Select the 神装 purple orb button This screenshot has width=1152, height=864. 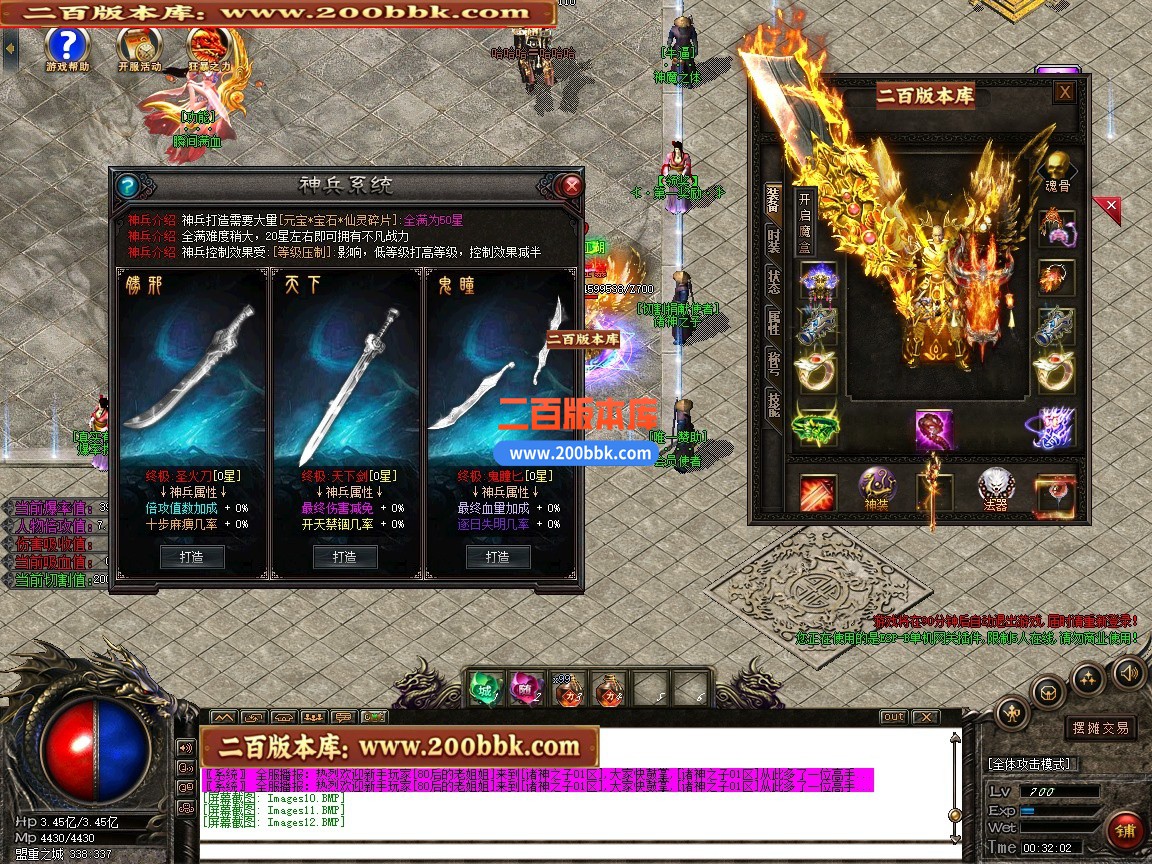(x=877, y=488)
